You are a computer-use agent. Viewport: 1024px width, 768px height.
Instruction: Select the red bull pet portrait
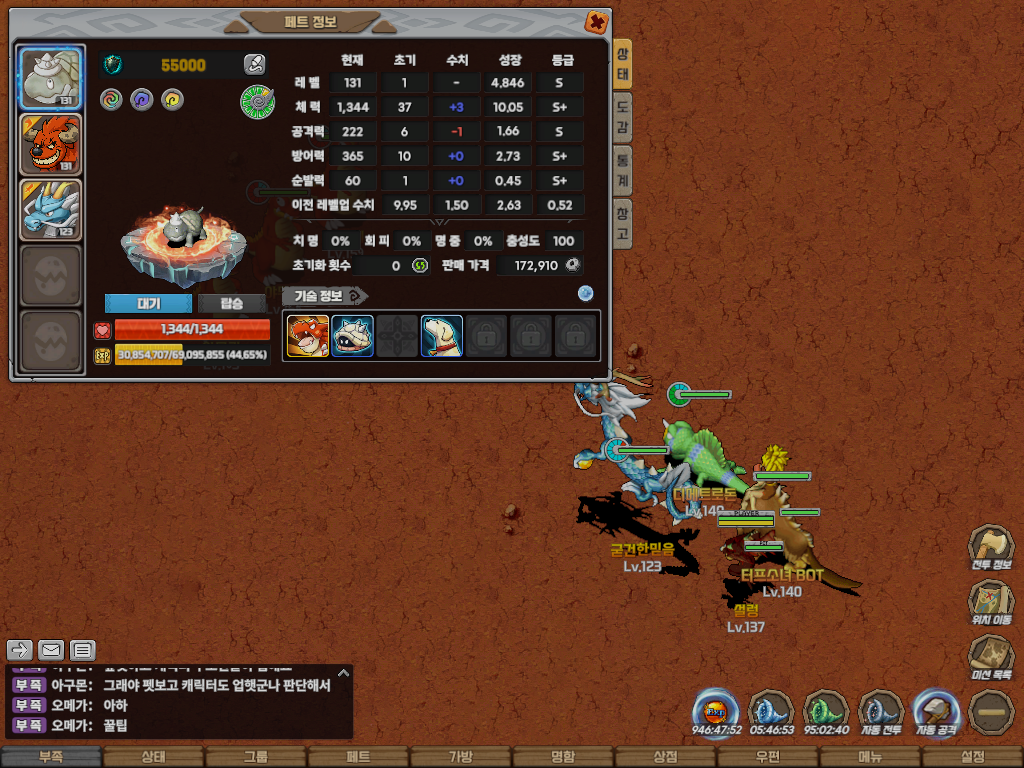(51, 144)
